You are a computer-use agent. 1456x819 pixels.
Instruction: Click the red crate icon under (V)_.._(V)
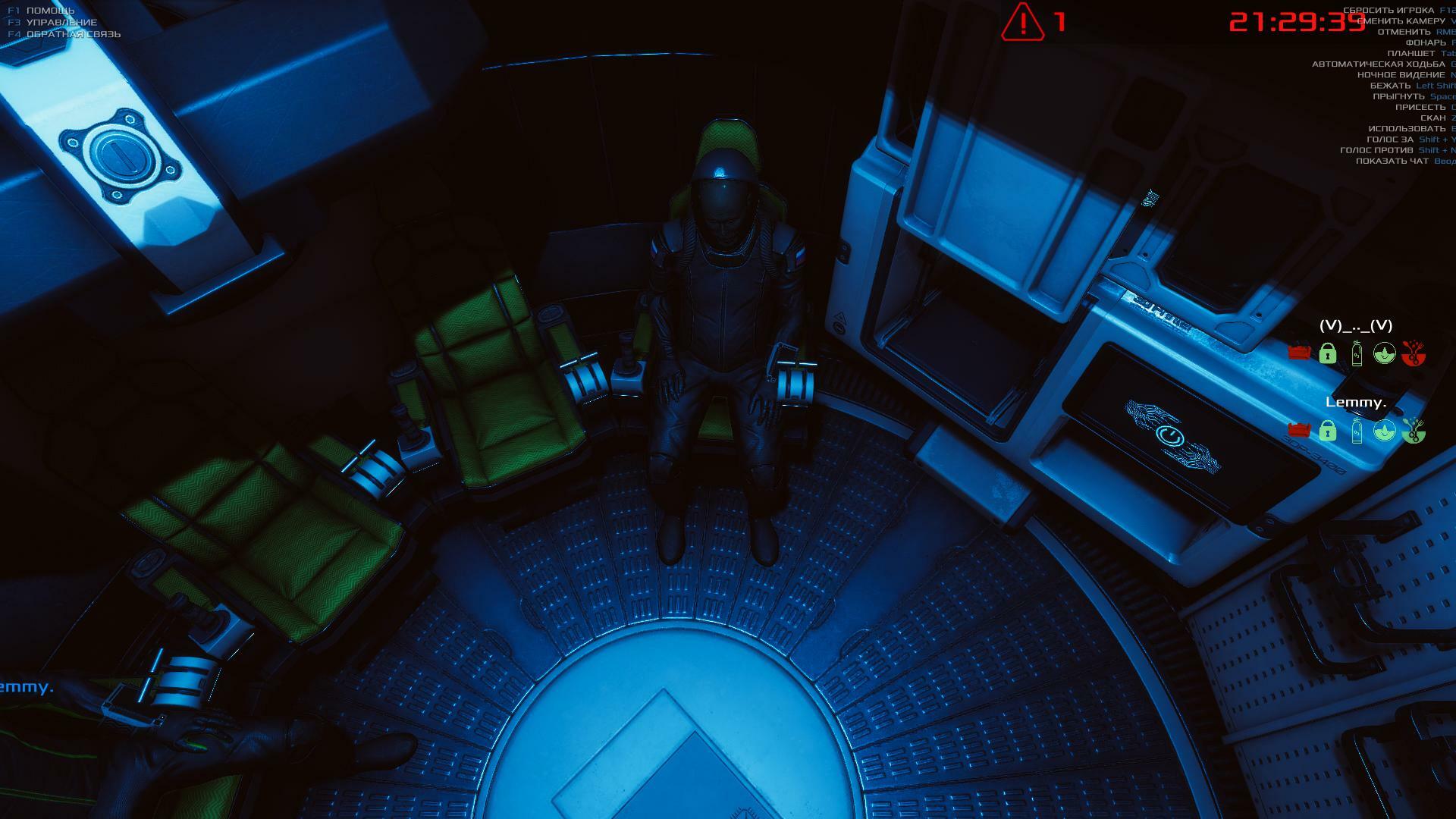tap(1299, 353)
